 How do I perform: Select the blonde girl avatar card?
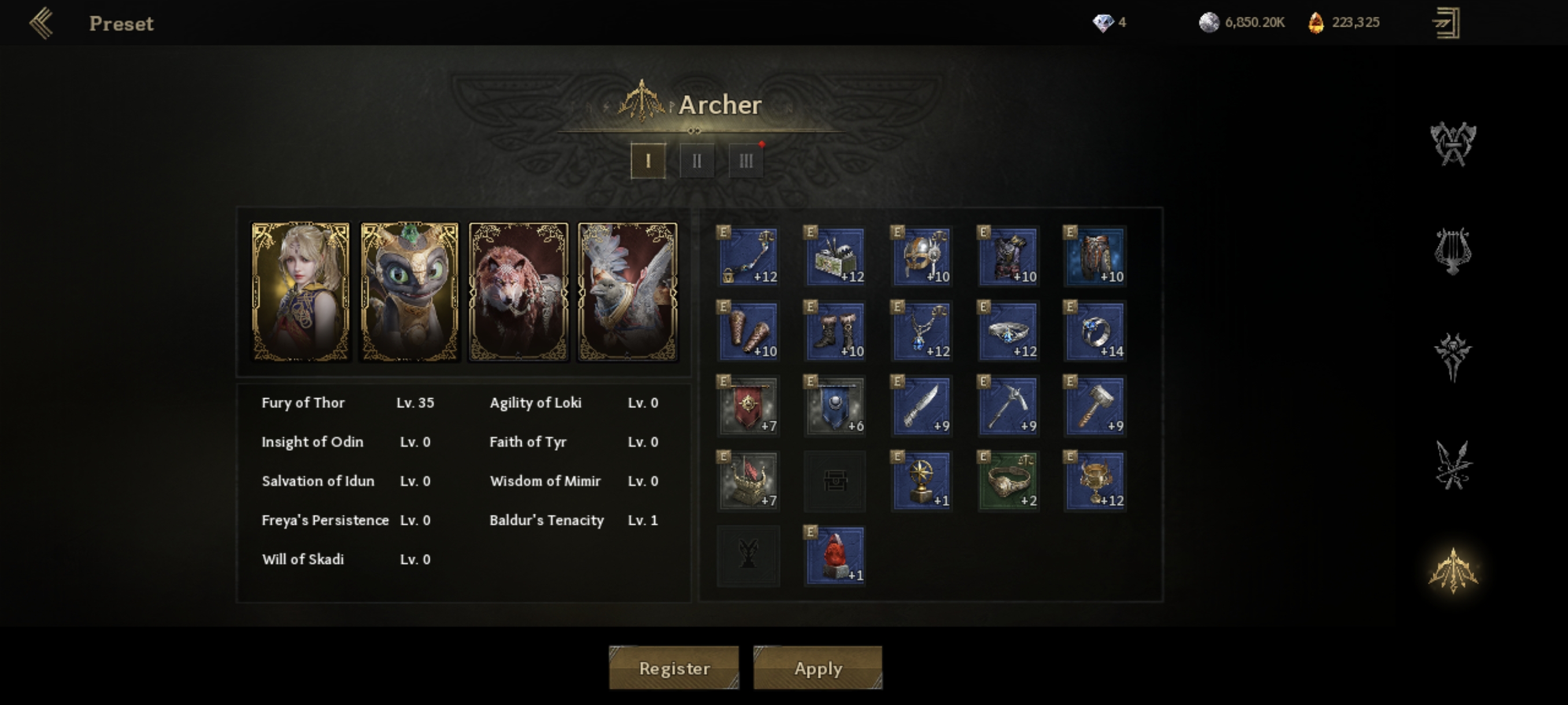[x=301, y=292]
